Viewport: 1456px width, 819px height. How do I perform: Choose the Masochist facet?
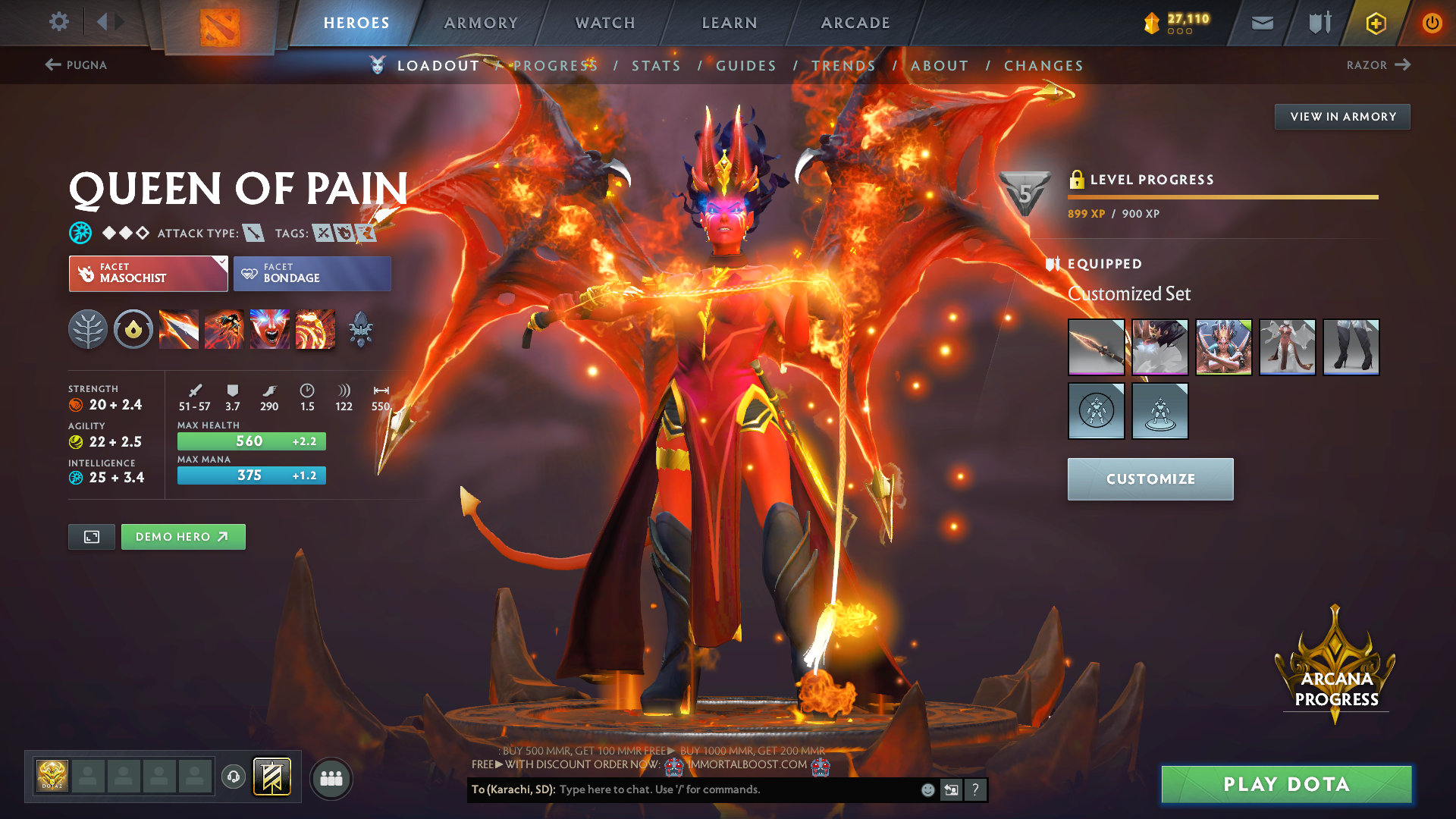pyautogui.click(x=148, y=274)
